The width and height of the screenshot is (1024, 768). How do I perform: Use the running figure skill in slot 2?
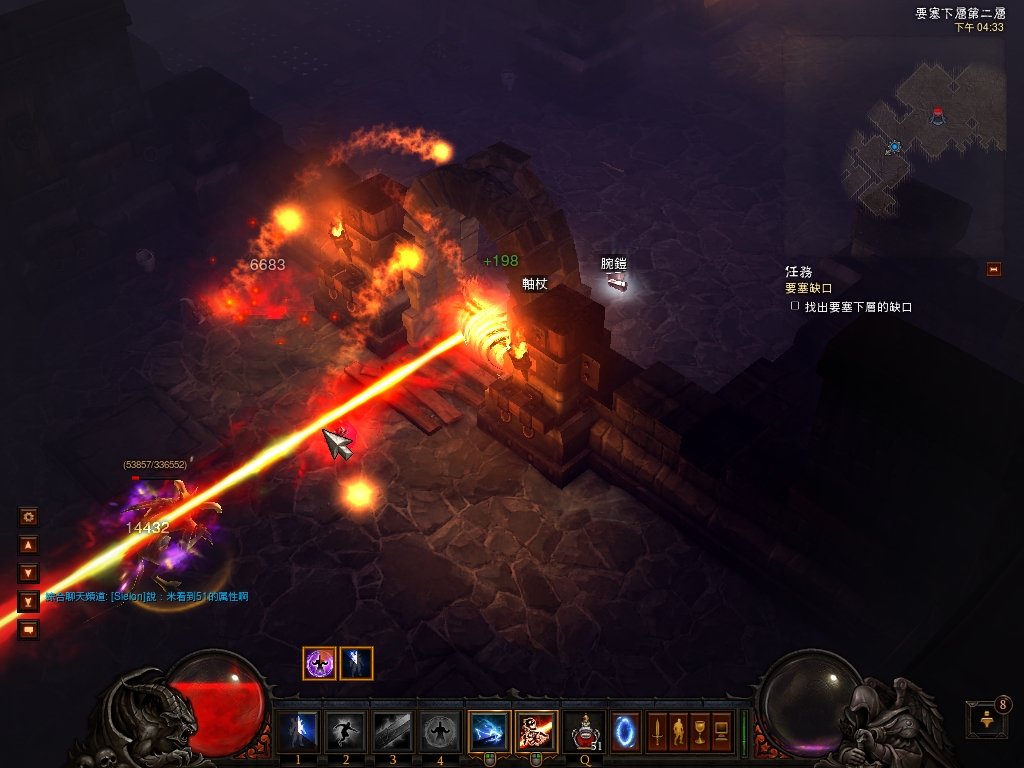click(345, 732)
